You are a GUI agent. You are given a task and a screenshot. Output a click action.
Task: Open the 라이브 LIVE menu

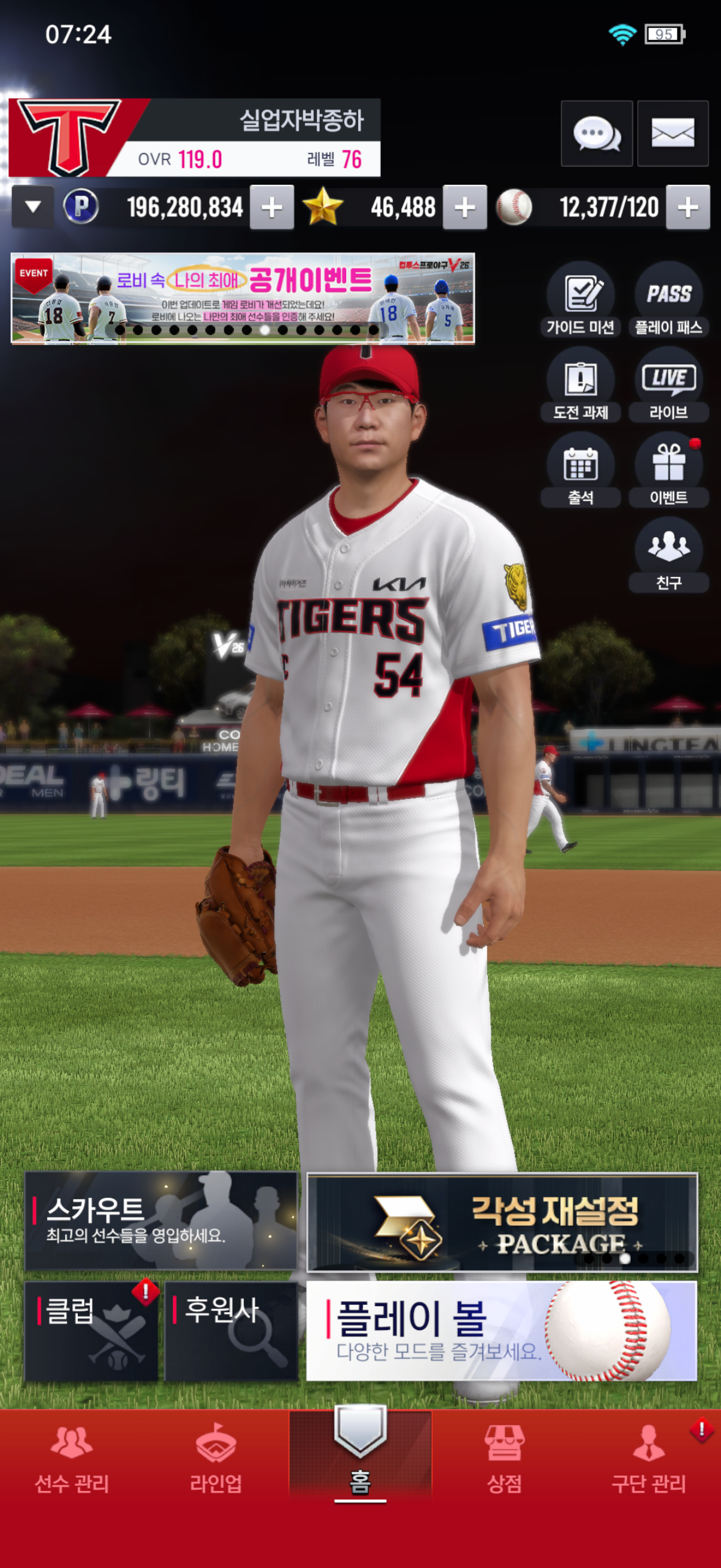click(x=668, y=385)
